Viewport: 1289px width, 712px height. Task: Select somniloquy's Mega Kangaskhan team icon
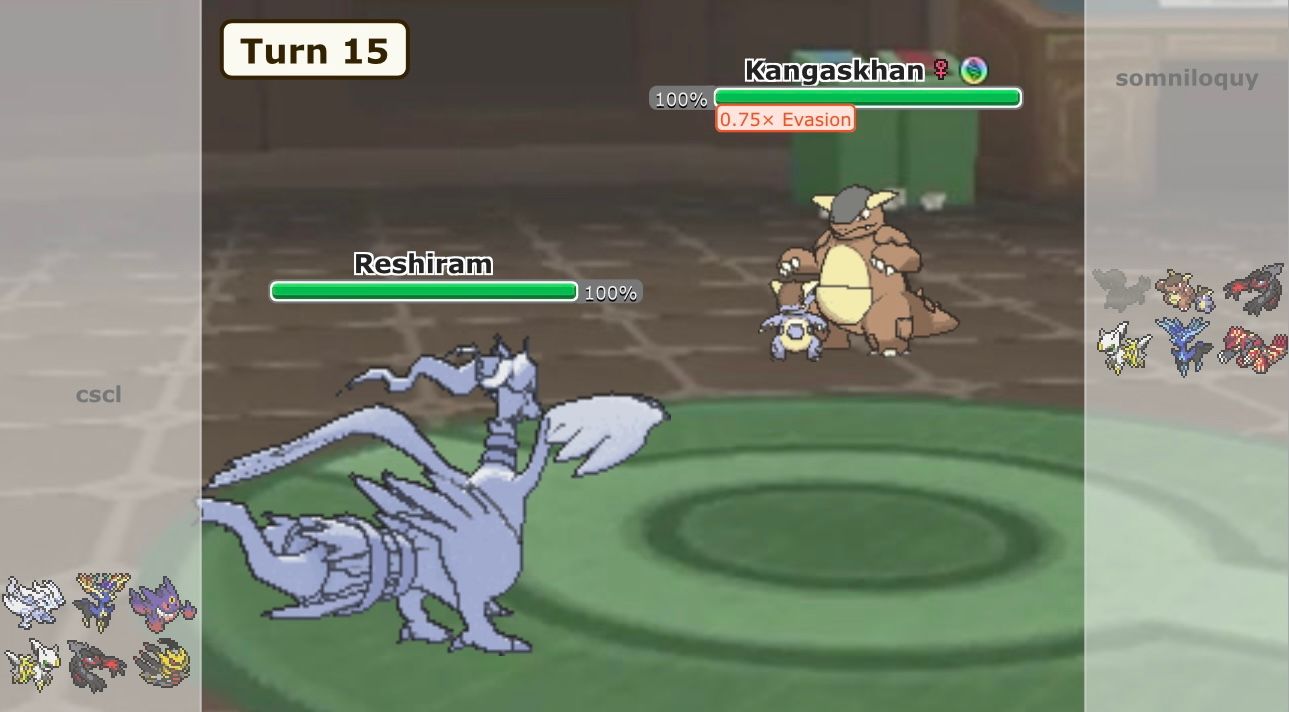(x=1184, y=290)
